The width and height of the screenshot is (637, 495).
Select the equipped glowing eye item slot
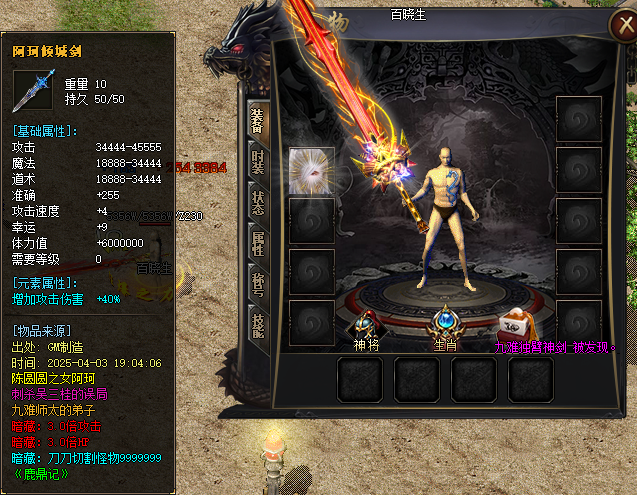311,170
